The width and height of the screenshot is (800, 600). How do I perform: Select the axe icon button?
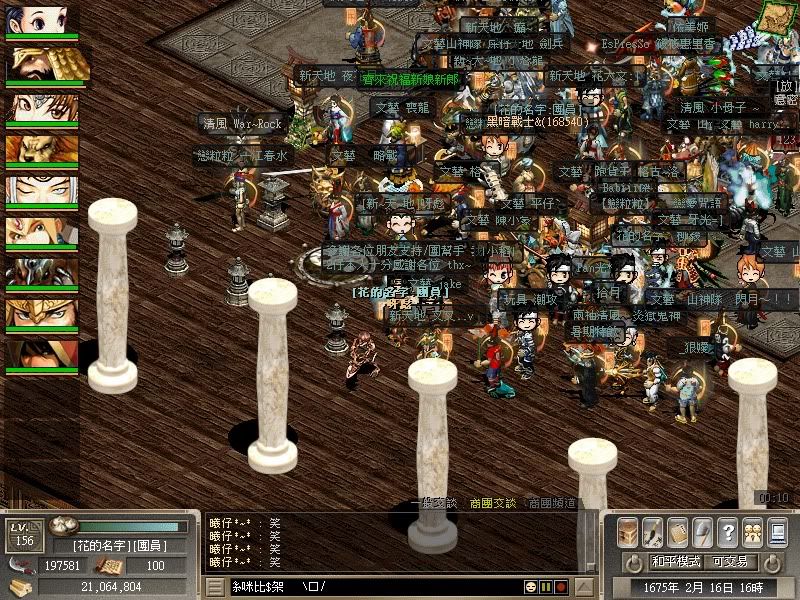click(702, 531)
